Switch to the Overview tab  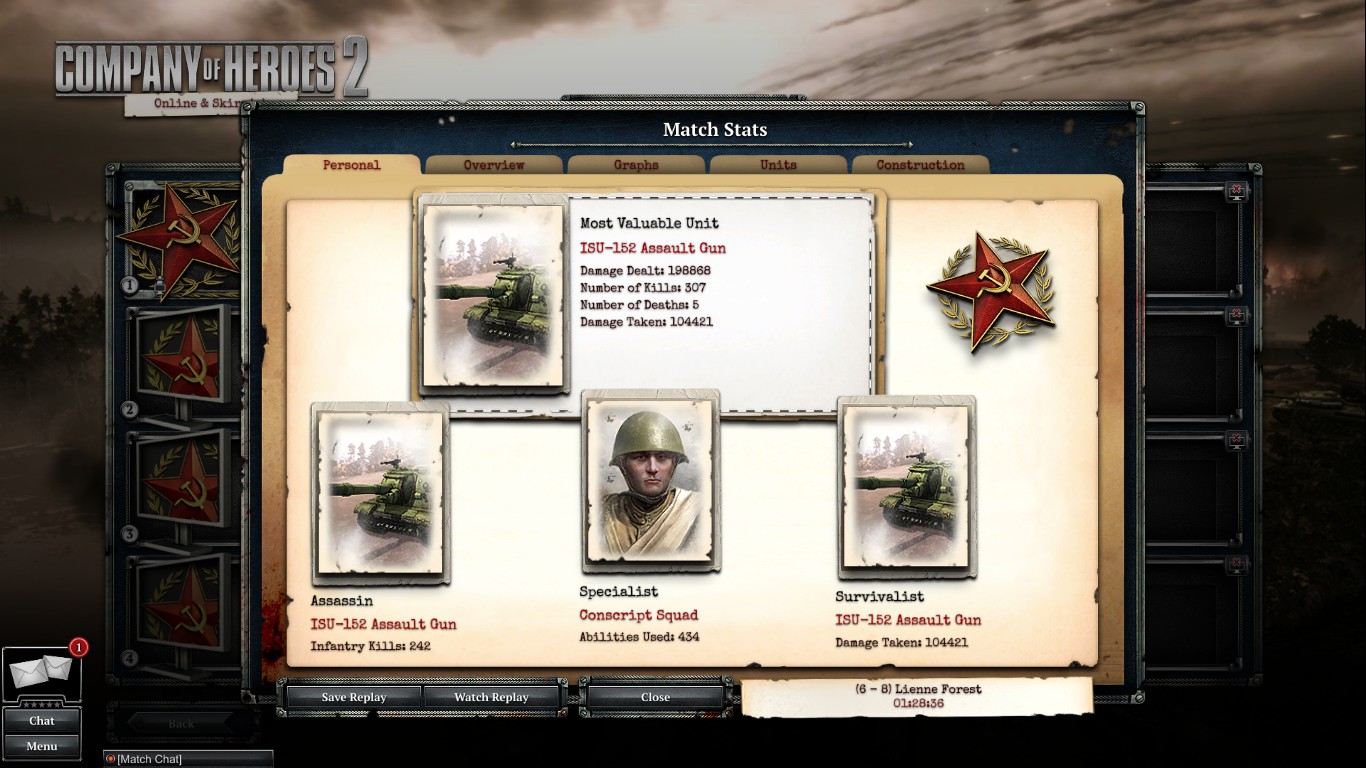point(494,165)
